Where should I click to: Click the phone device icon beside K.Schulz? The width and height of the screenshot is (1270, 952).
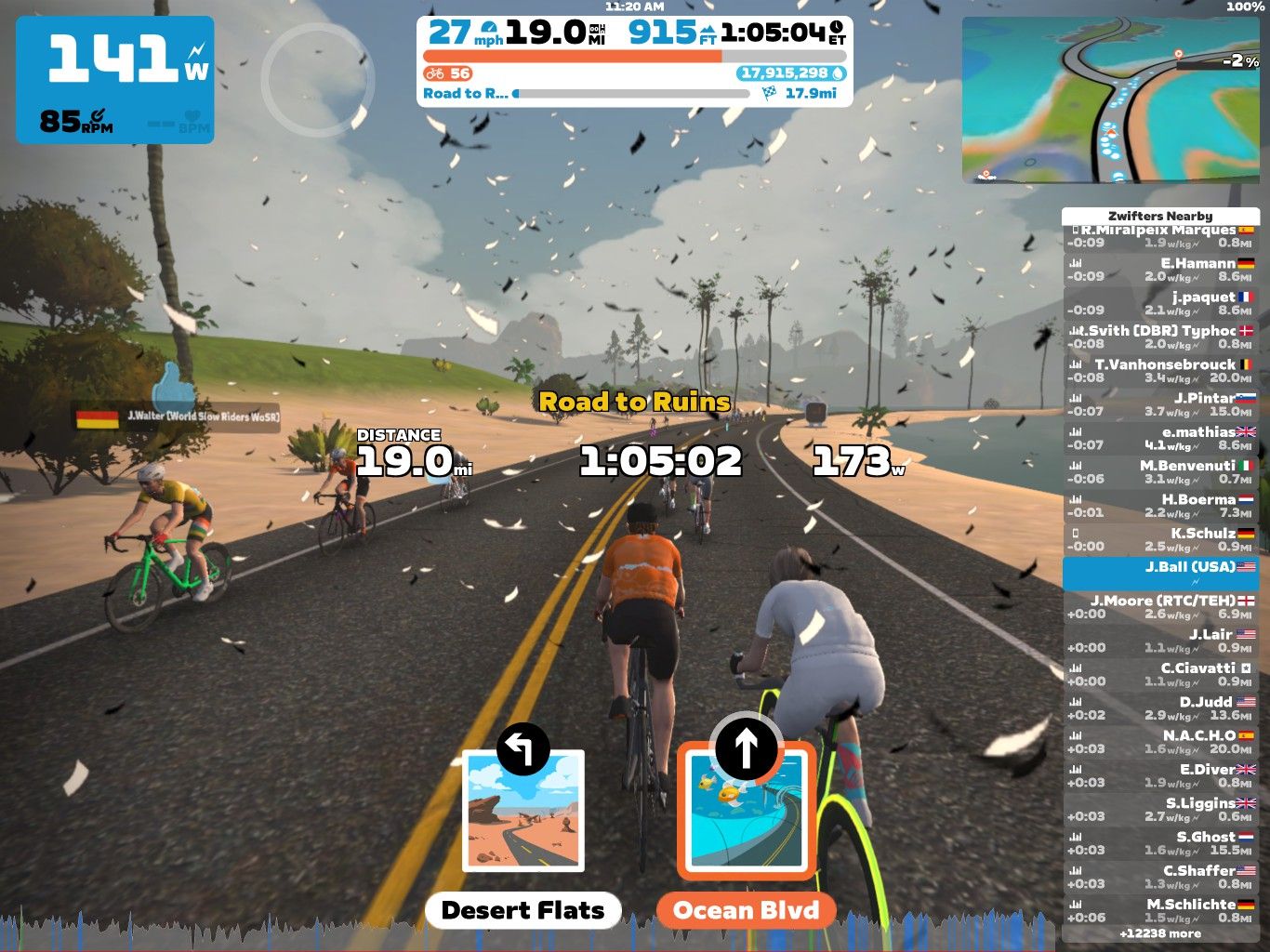(x=1074, y=533)
